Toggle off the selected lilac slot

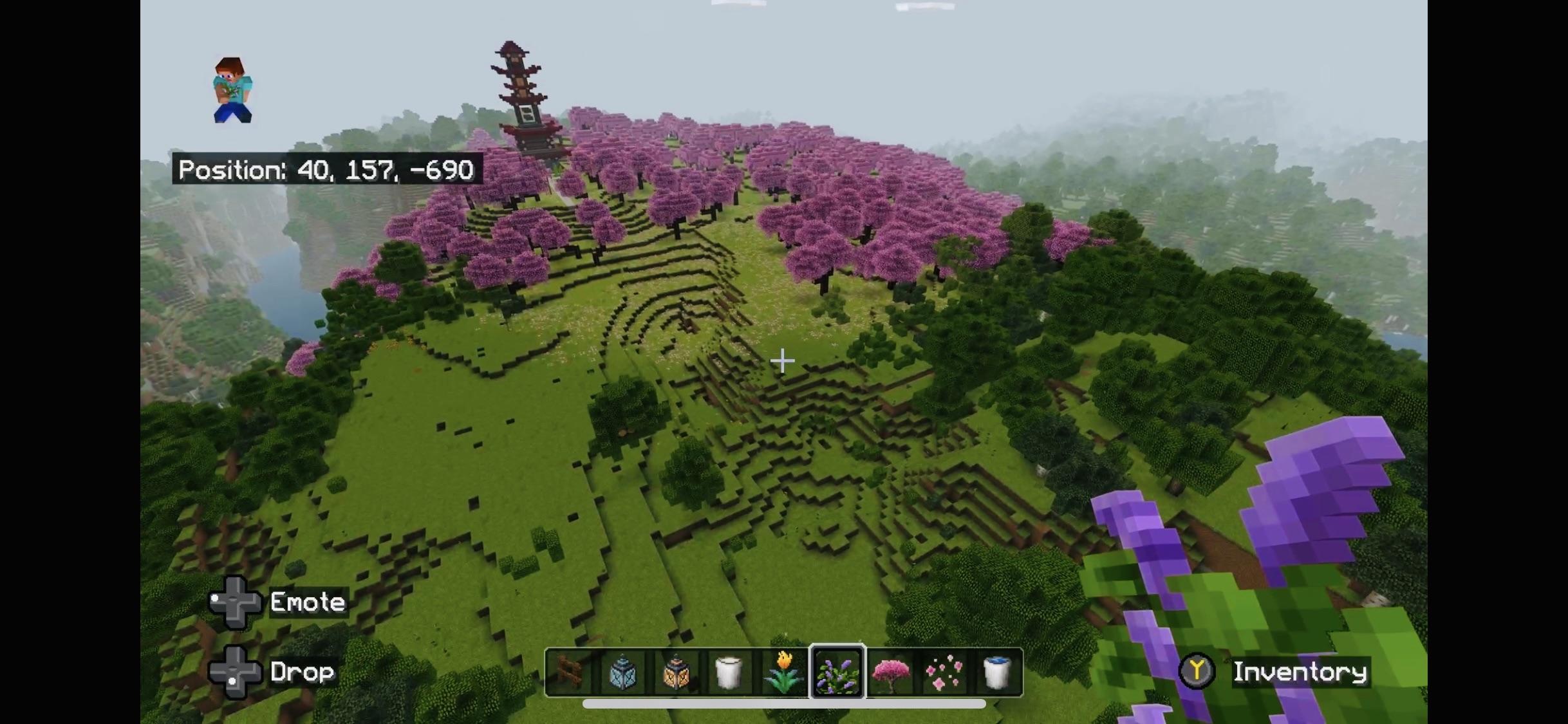point(837,672)
